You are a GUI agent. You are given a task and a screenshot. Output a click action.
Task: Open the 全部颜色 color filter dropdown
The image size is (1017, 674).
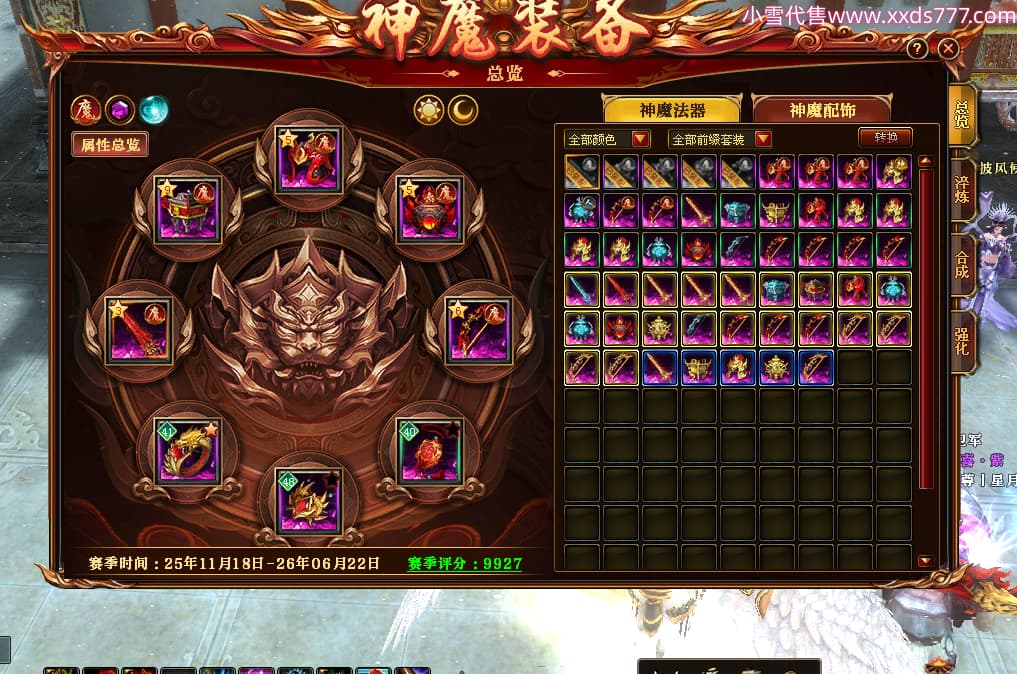click(608, 139)
